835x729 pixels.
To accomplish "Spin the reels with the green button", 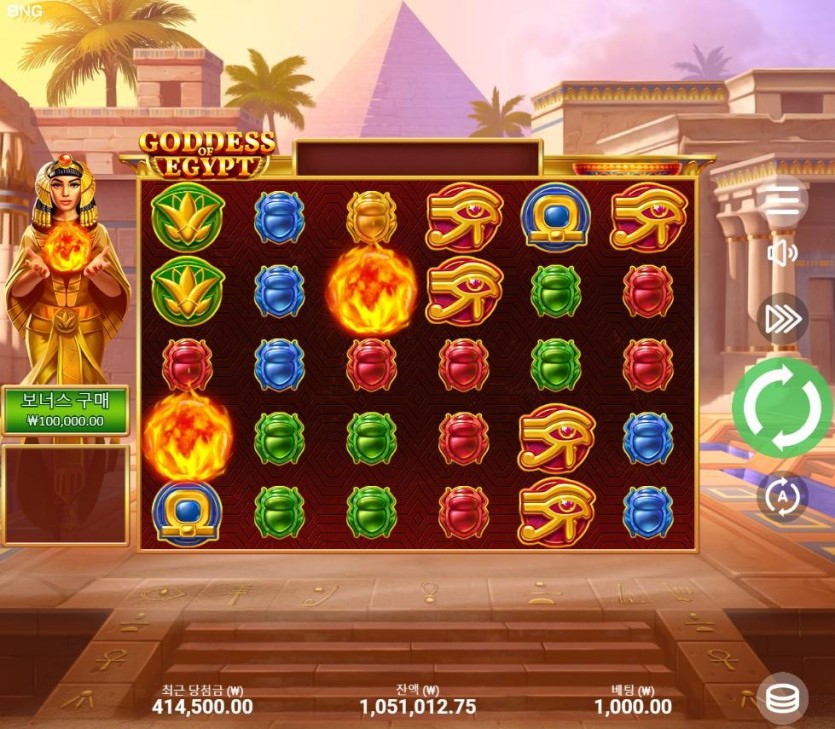I will point(782,407).
